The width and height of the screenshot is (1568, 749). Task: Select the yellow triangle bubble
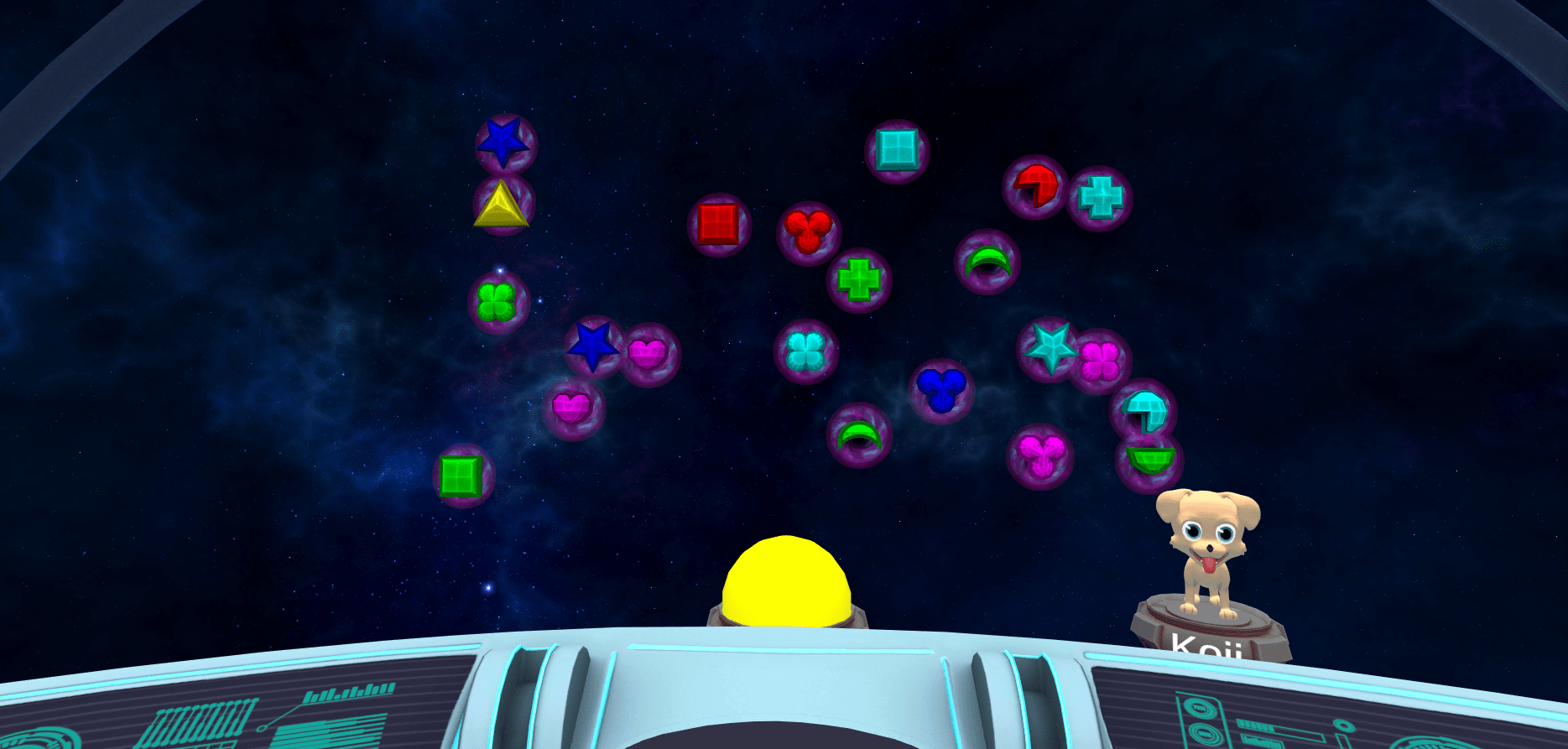pos(502,206)
